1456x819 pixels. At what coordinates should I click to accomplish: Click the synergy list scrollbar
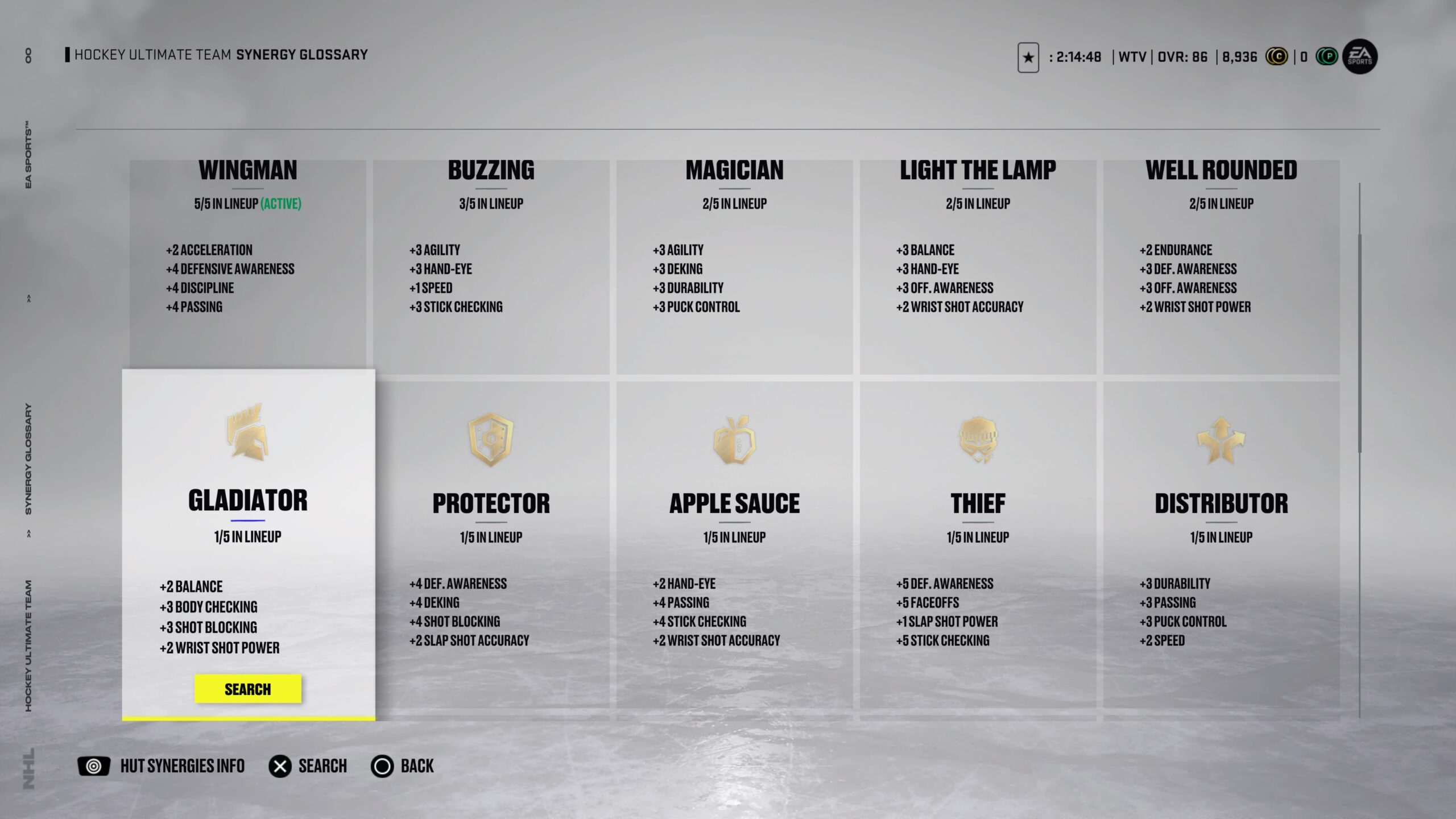(x=1360, y=341)
